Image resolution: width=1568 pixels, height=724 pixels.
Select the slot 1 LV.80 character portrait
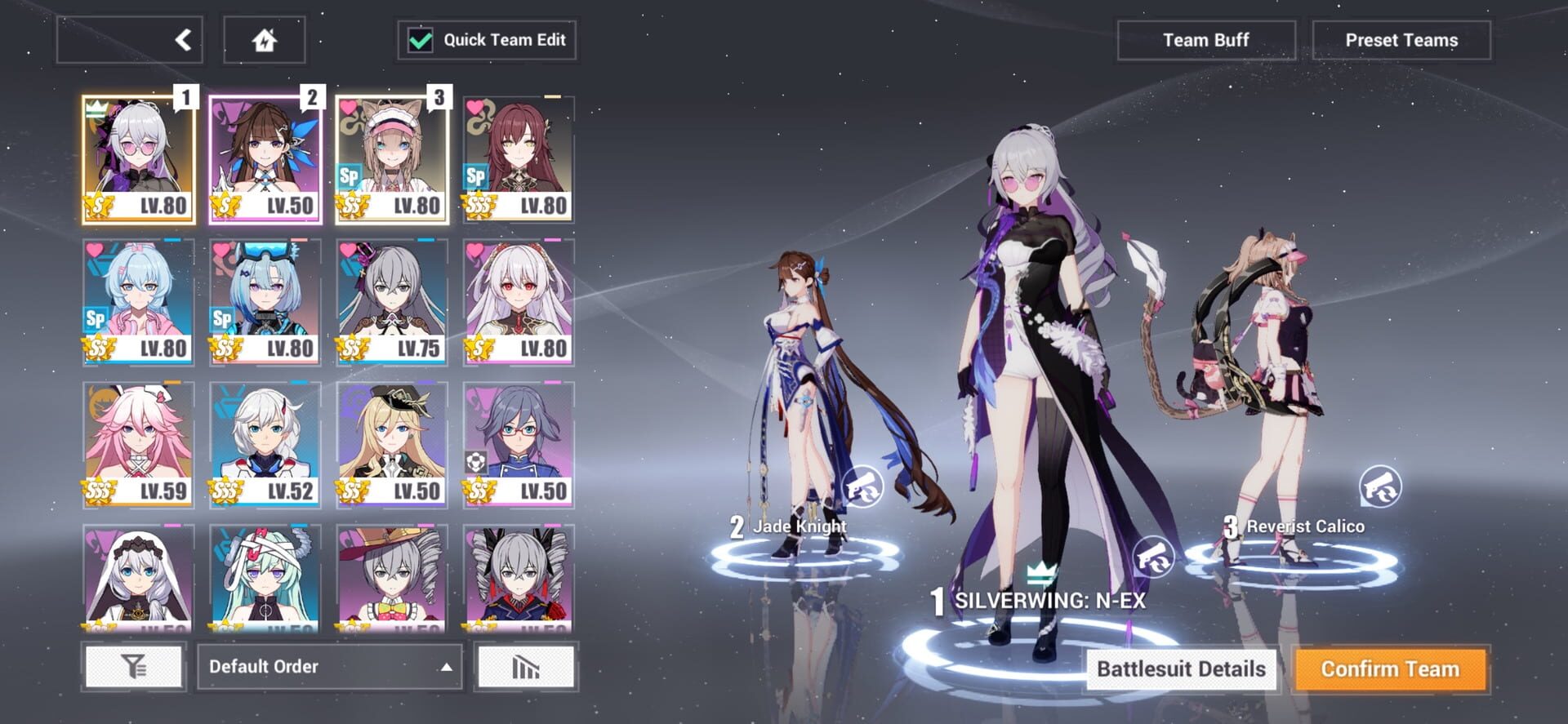[x=139, y=155]
